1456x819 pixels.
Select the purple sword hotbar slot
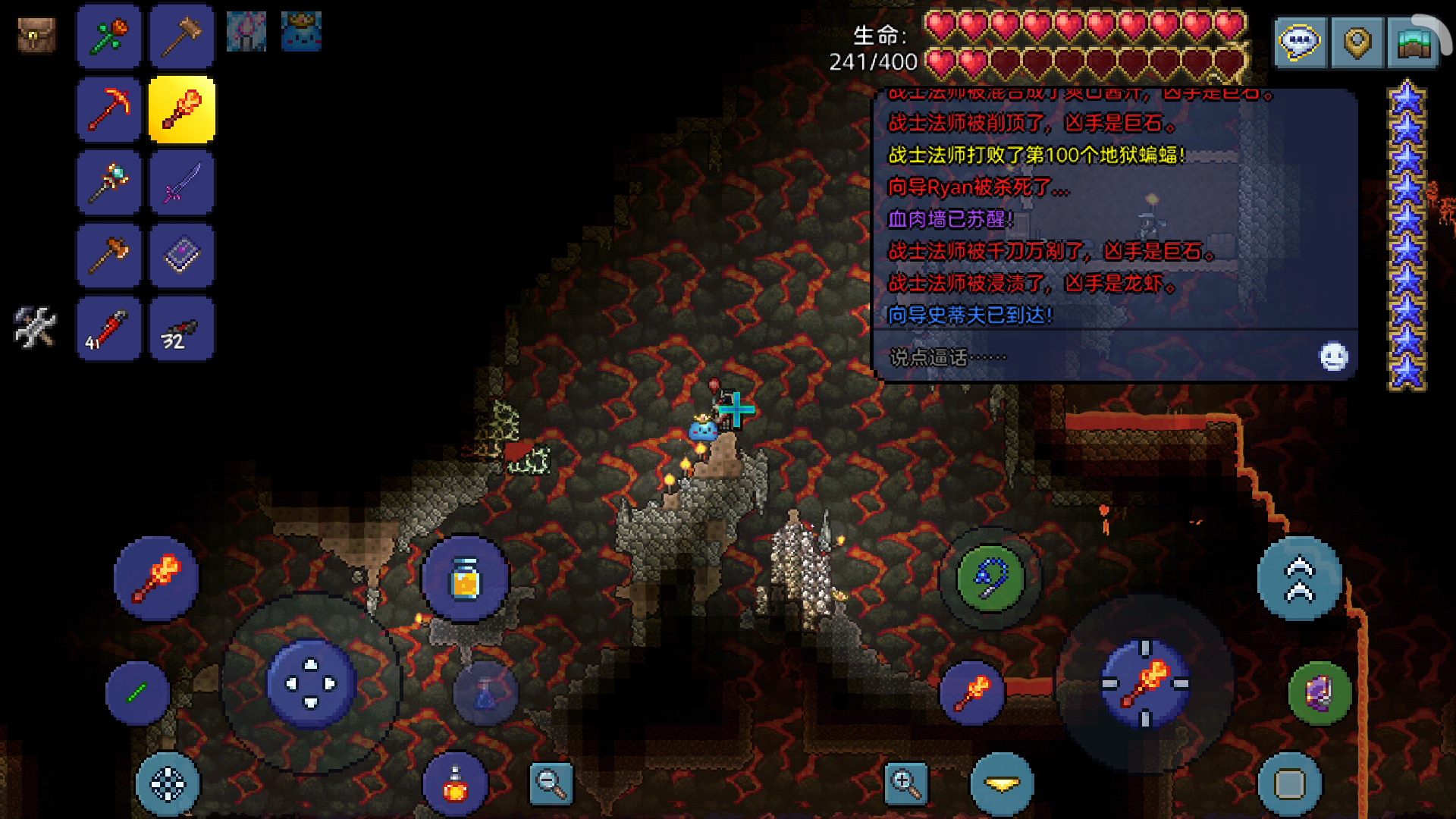click(x=181, y=182)
